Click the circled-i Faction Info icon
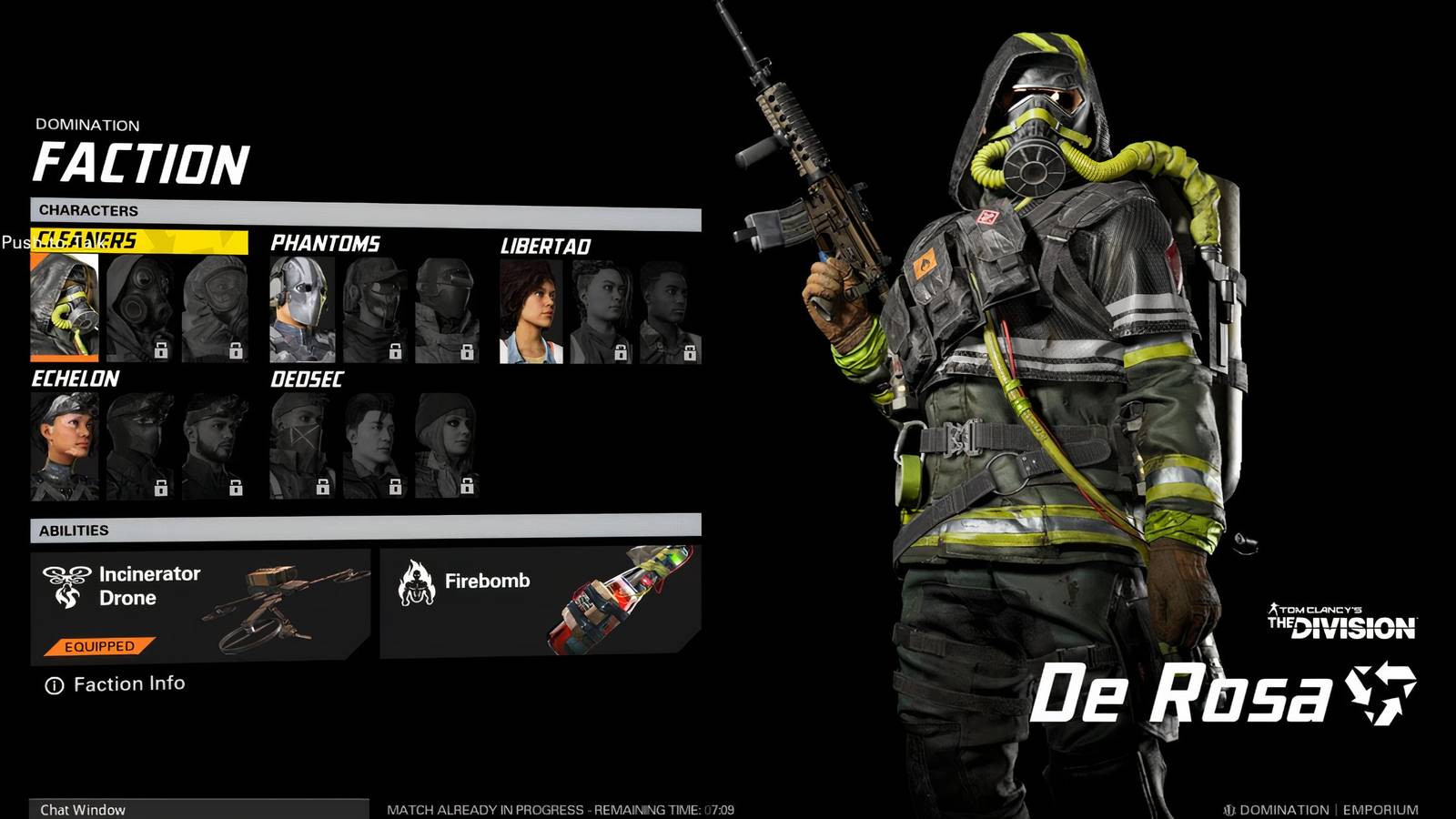The width and height of the screenshot is (1456, 819). pos(55,683)
